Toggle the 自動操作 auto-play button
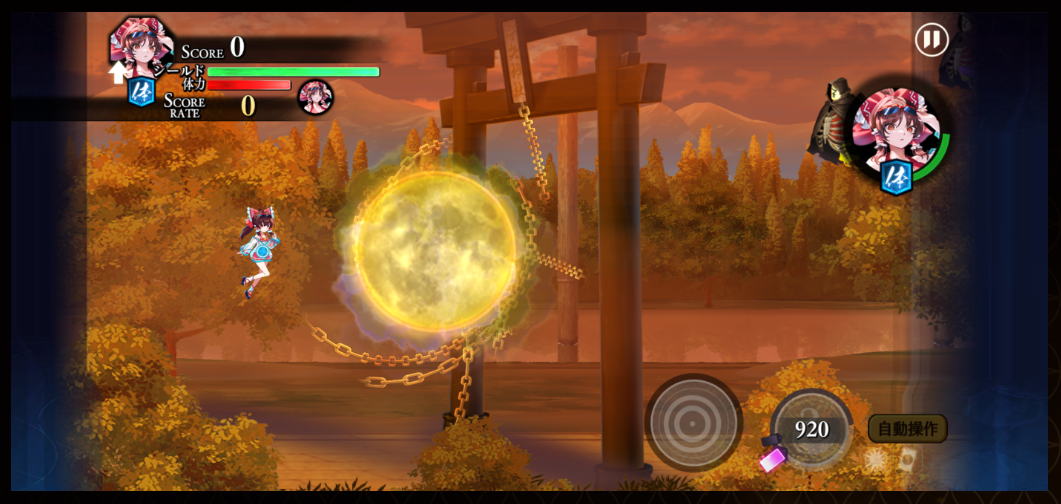 tap(907, 428)
